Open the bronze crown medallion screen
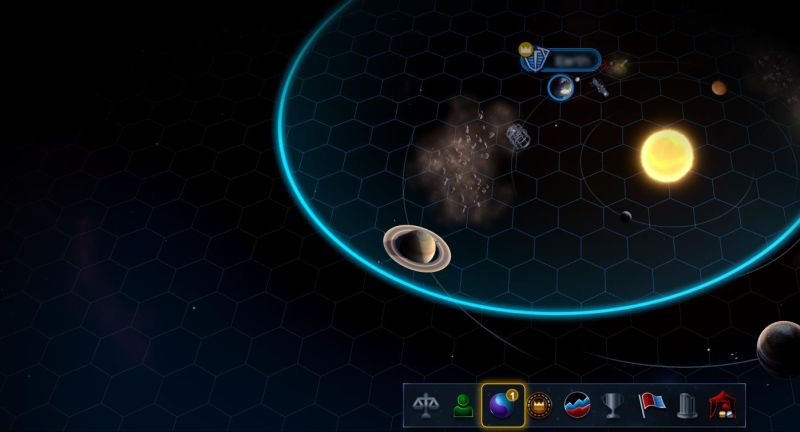Viewport: 800px width, 432px height. [540, 406]
